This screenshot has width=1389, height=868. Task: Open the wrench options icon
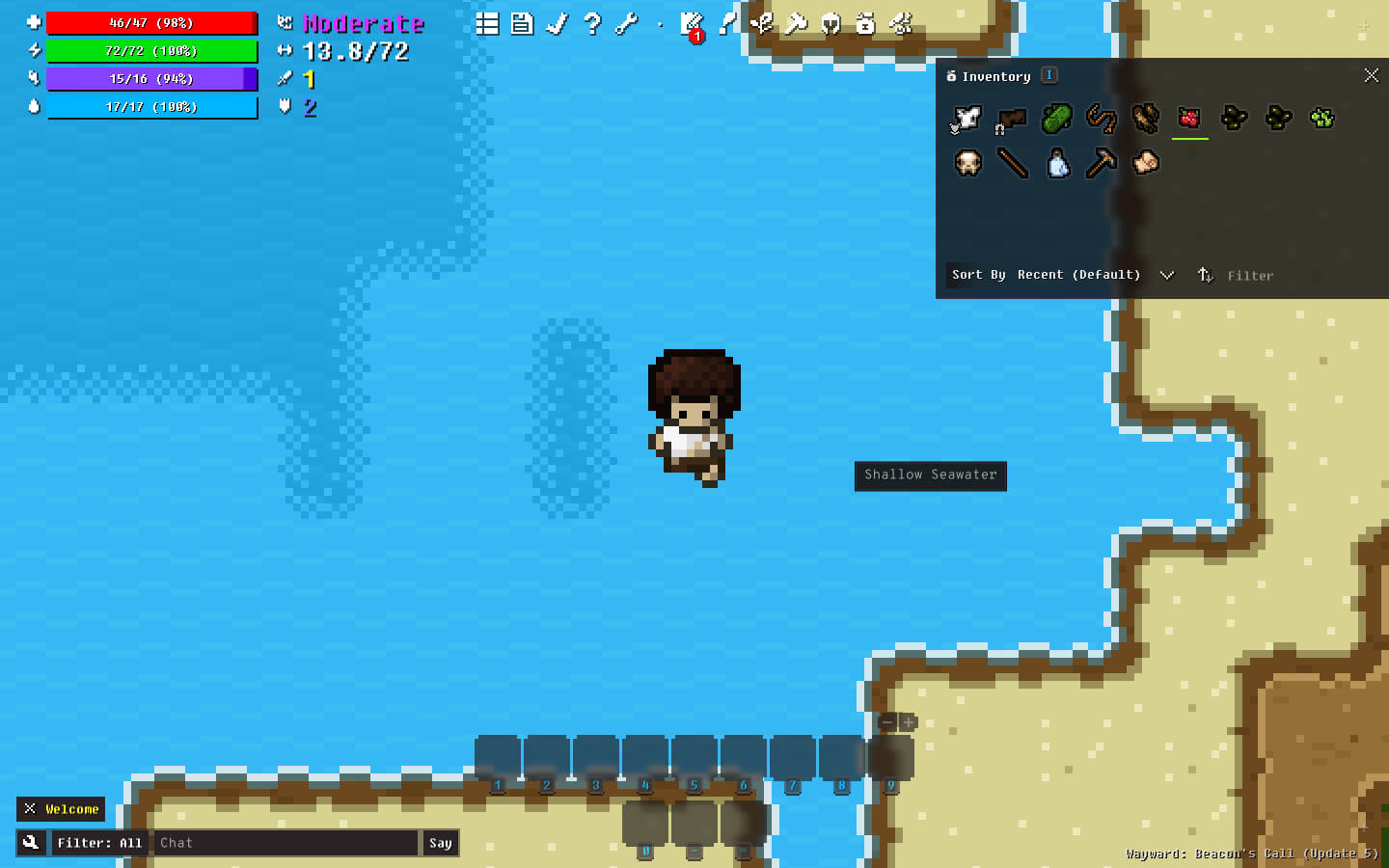click(x=627, y=24)
